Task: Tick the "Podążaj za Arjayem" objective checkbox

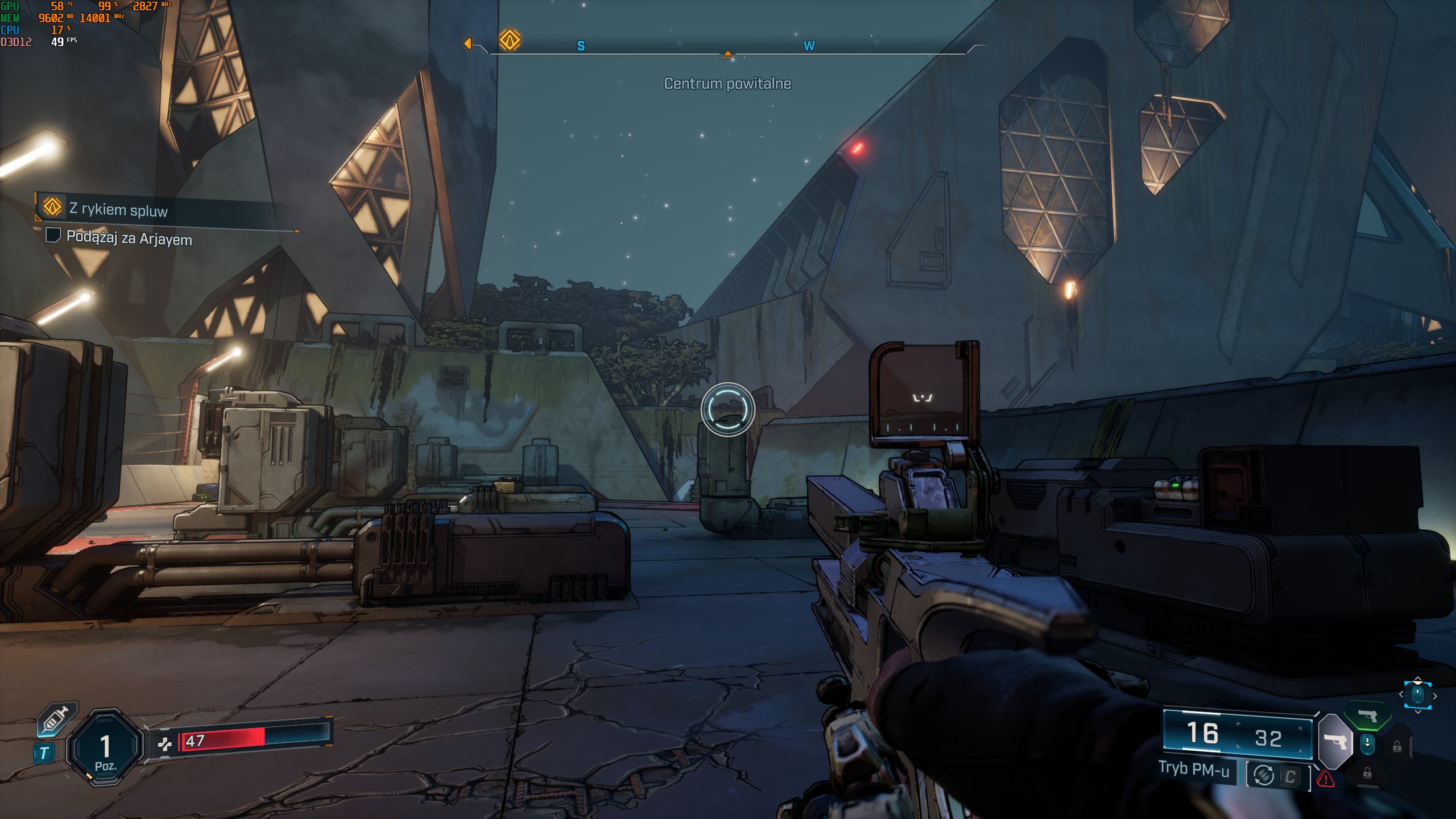Action: coord(53,235)
